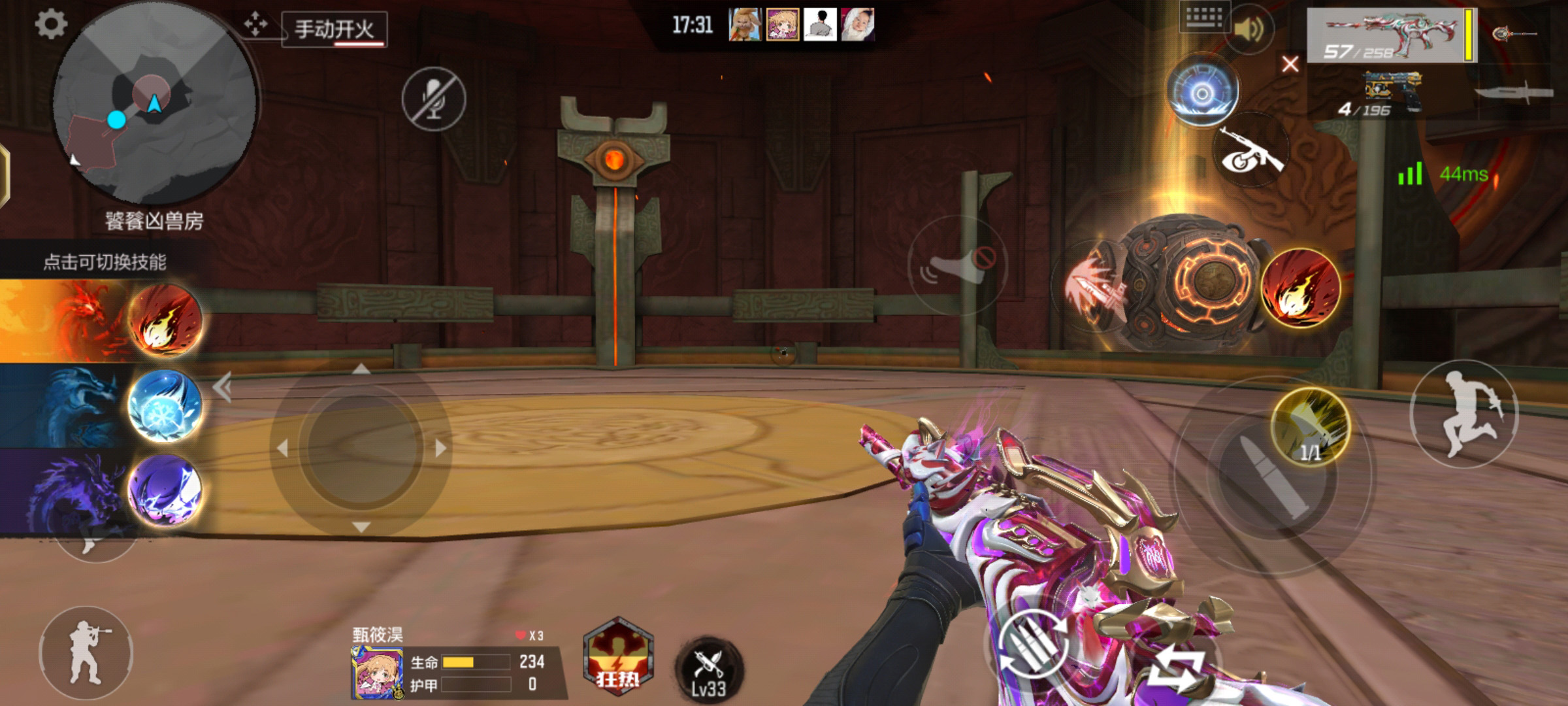
Task: Tap the crouching soldier stance button
Action: pyautogui.click(x=86, y=652)
